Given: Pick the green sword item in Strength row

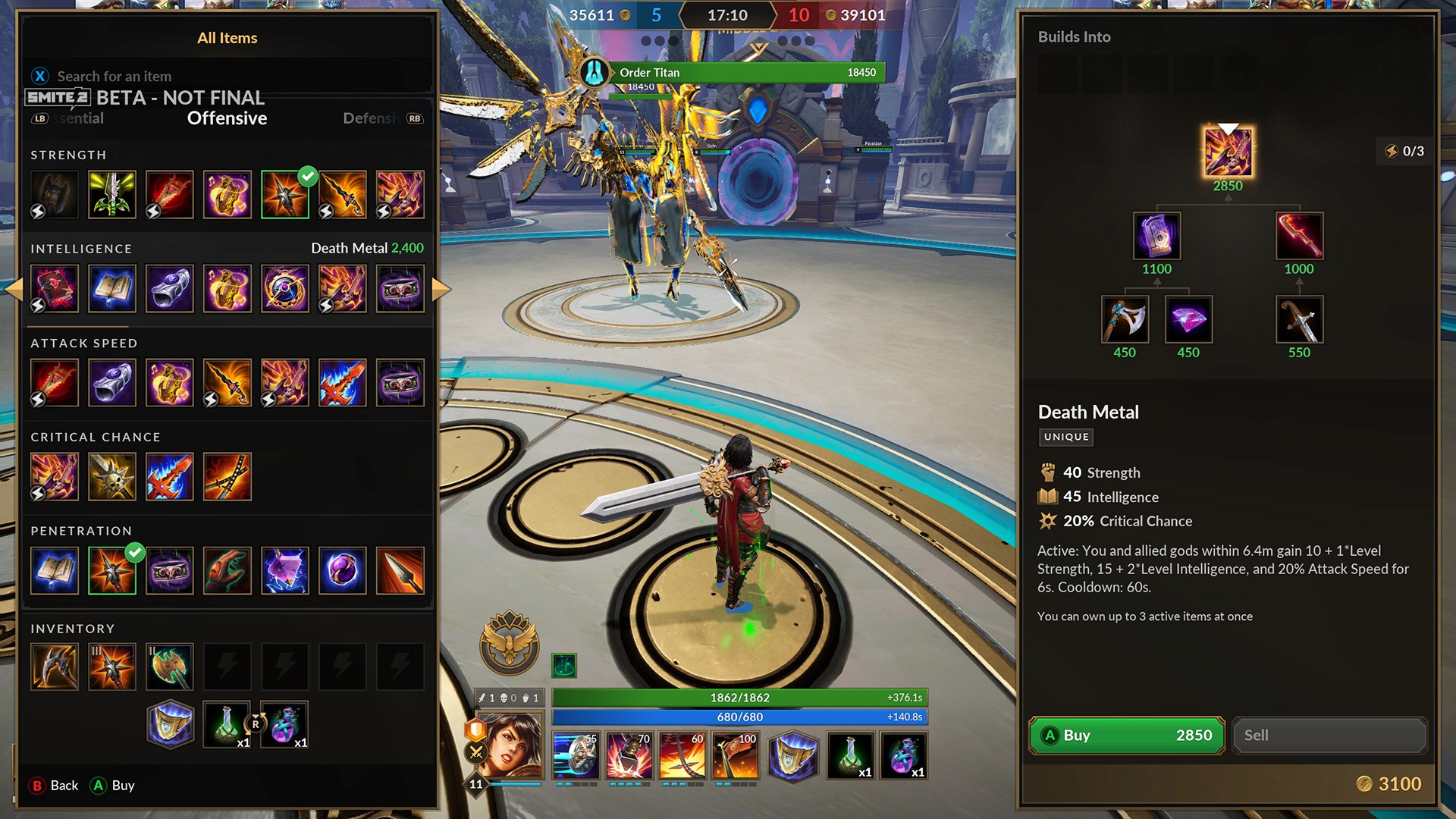Looking at the screenshot, I should point(112,195).
